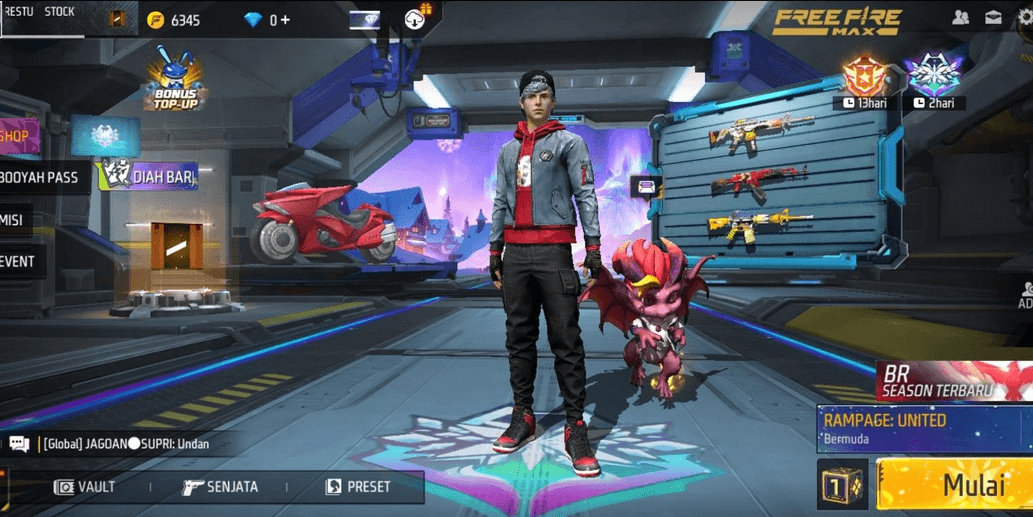Add diamonds with the plus button

click(x=286, y=20)
